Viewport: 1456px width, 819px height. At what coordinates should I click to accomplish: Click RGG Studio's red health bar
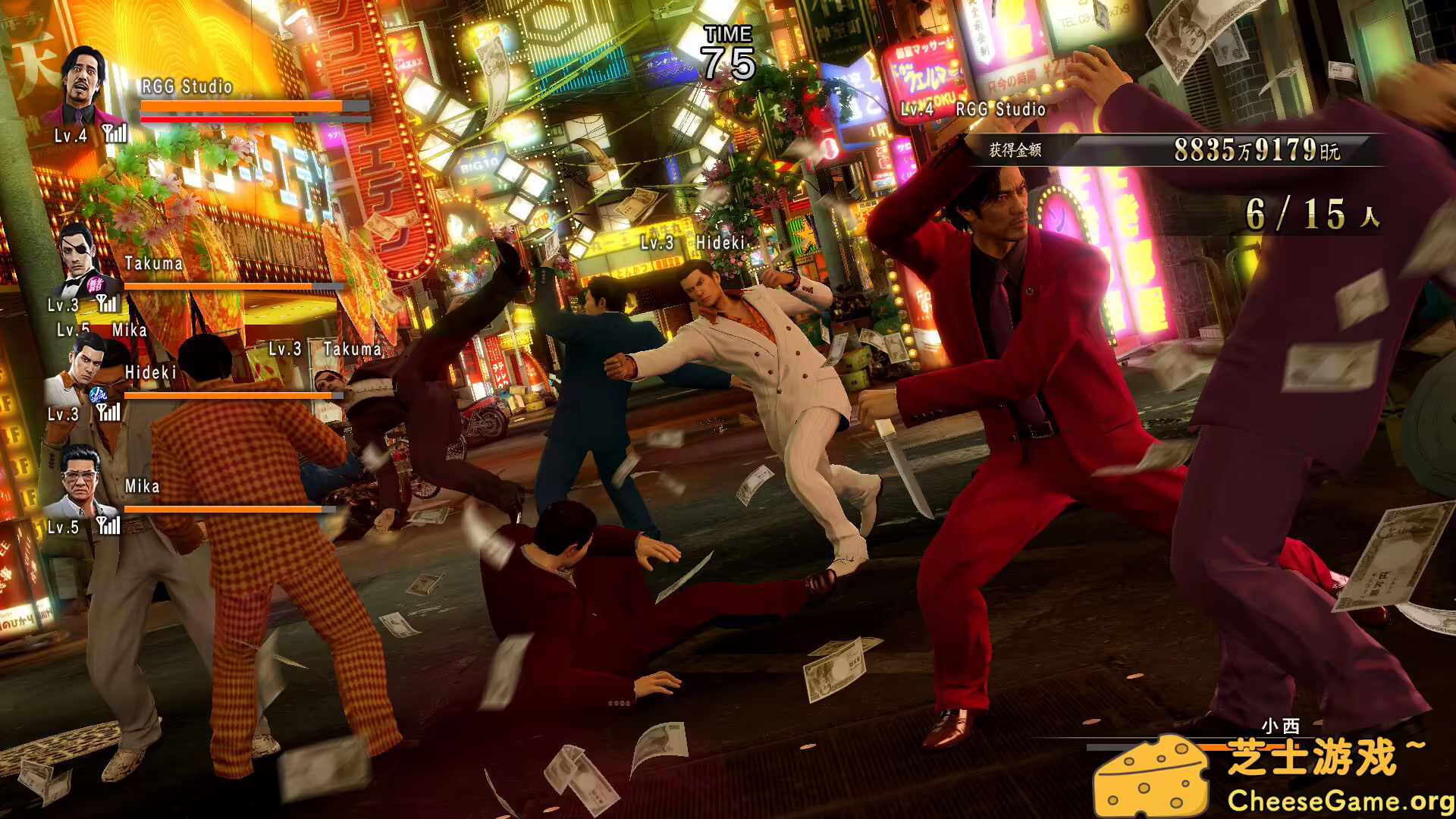pyautogui.click(x=216, y=119)
